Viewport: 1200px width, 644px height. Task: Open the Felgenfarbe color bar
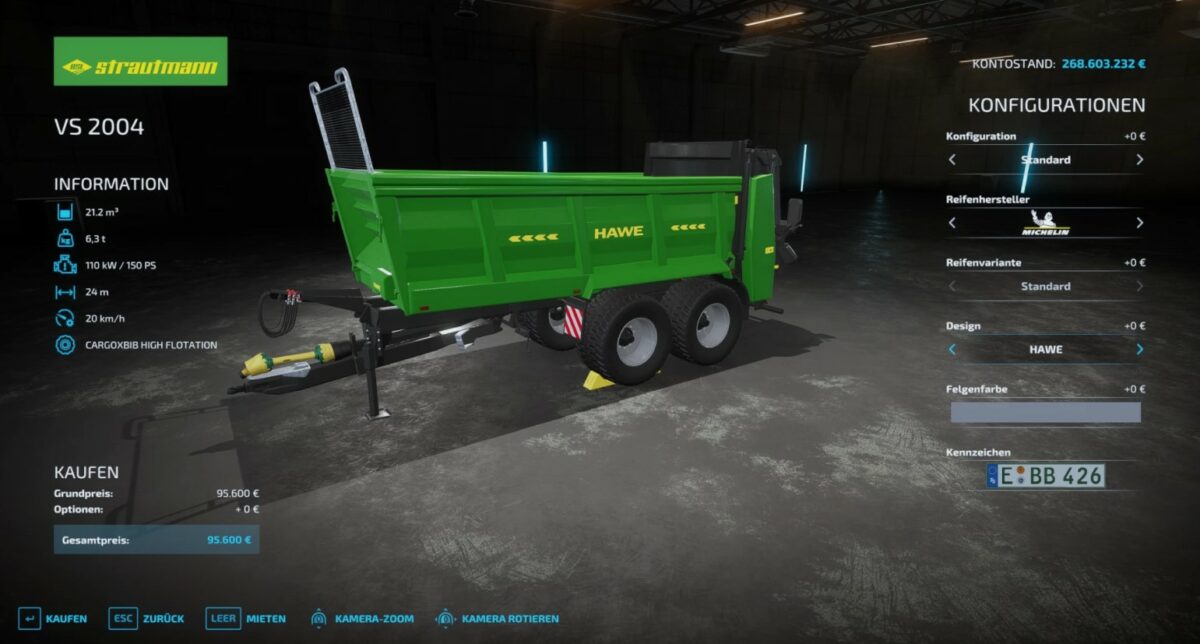coord(1045,412)
